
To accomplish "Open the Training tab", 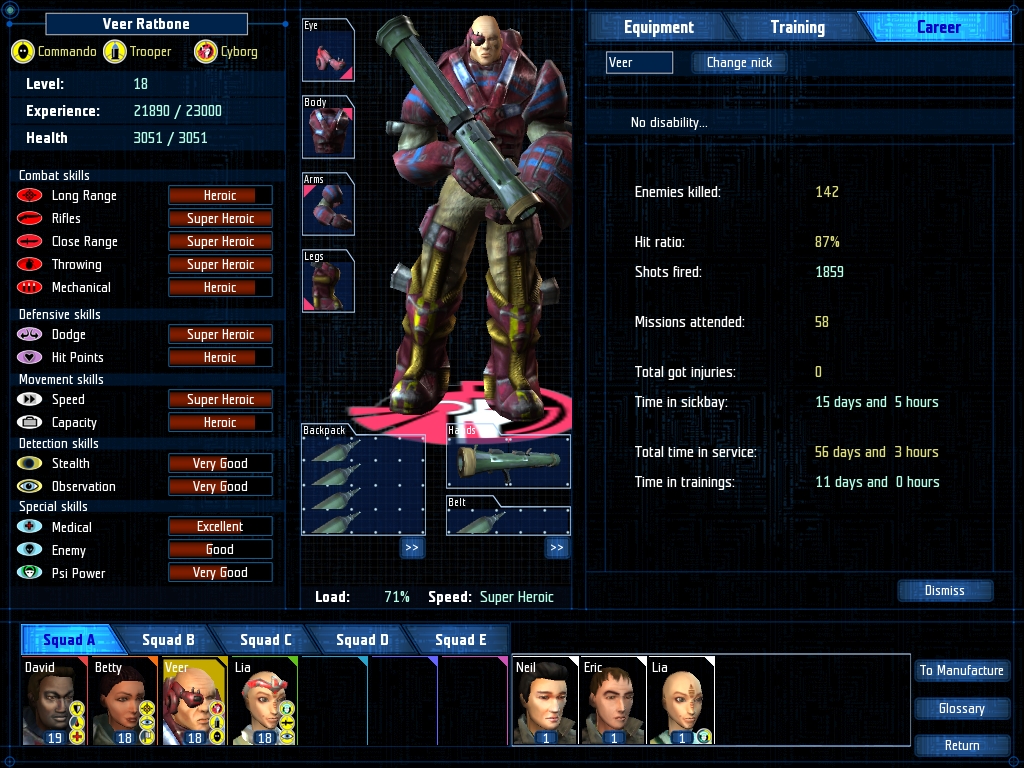I will (x=797, y=27).
